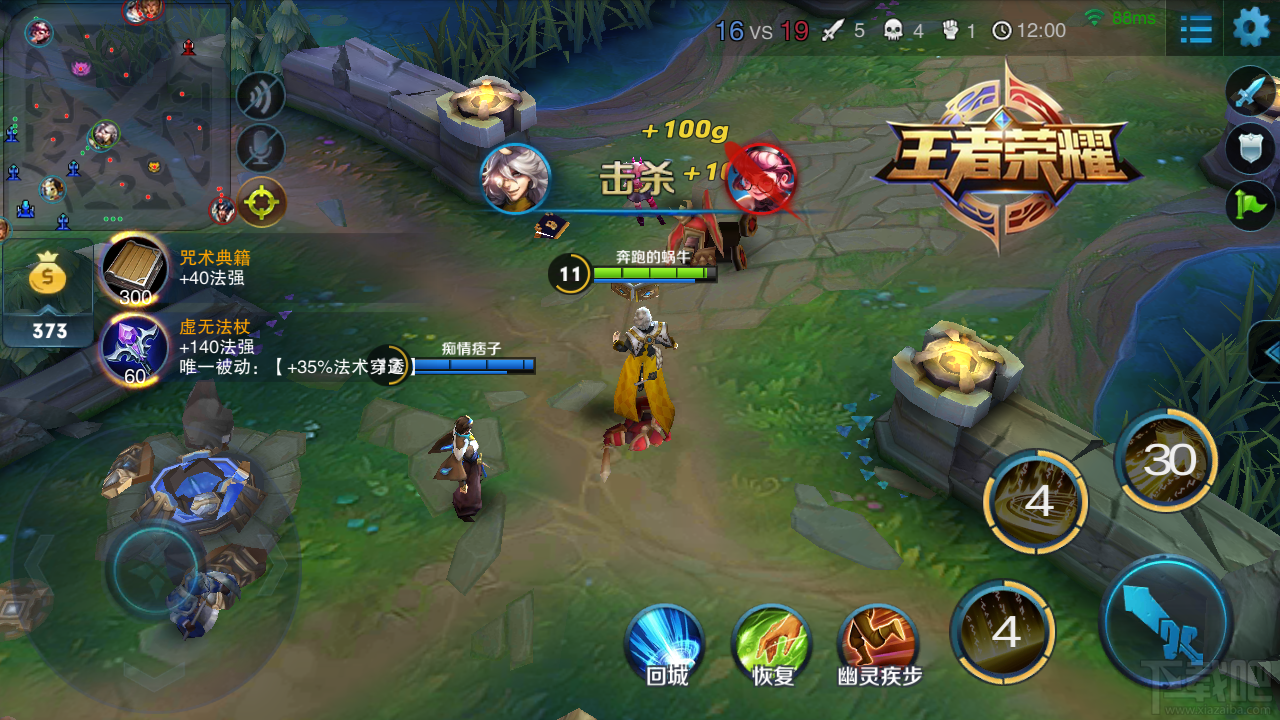Send the green flag gather signal
This screenshot has height=720, width=1280.
click(1251, 206)
